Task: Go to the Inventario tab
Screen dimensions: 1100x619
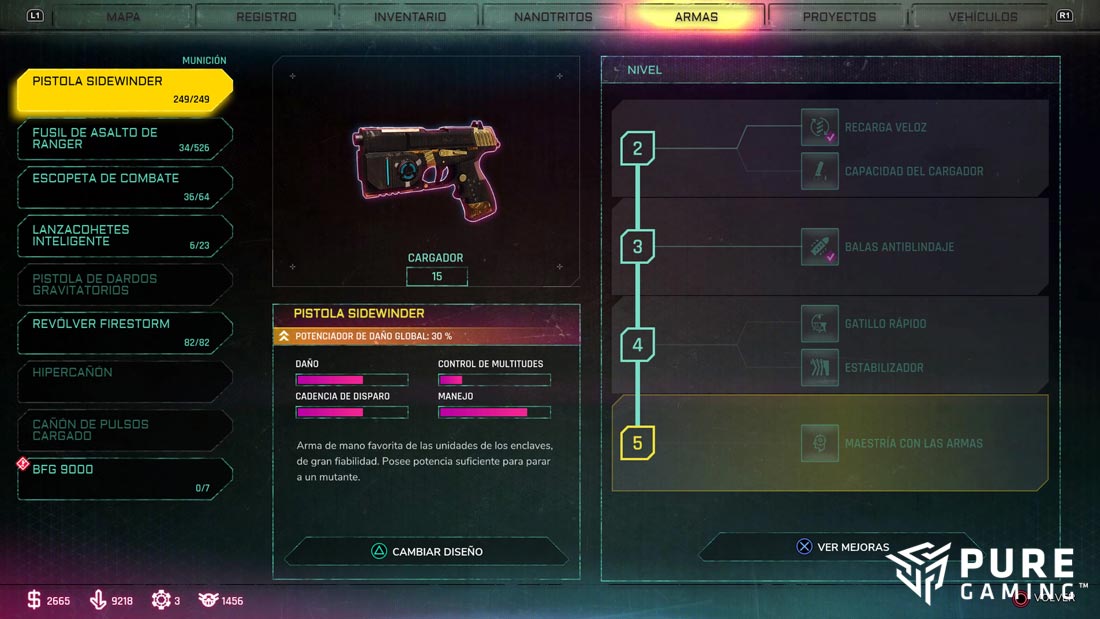Action: 410,17
